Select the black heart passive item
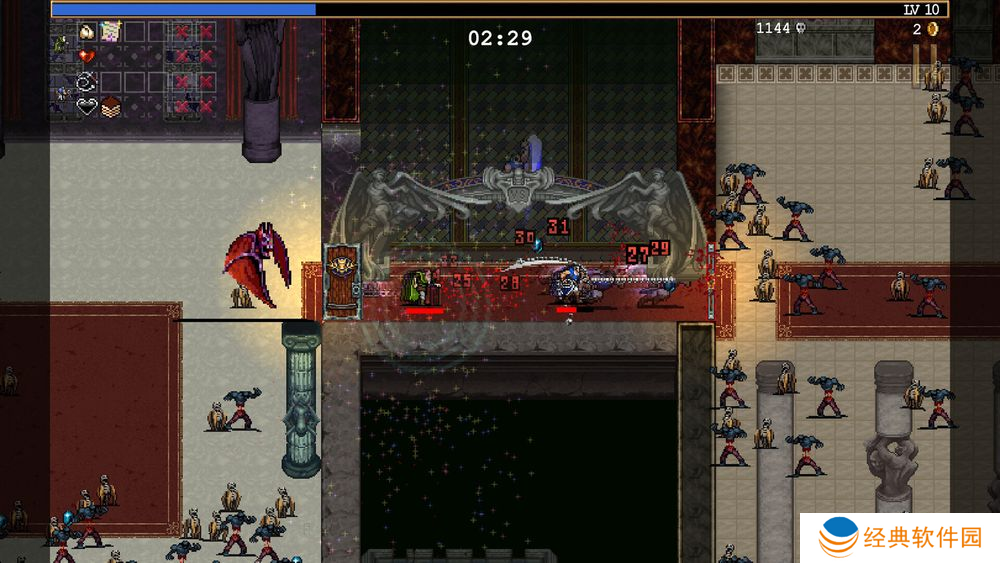Image resolution: width=1000 pixels, height=563 pixels. click(x=87, y=106)
